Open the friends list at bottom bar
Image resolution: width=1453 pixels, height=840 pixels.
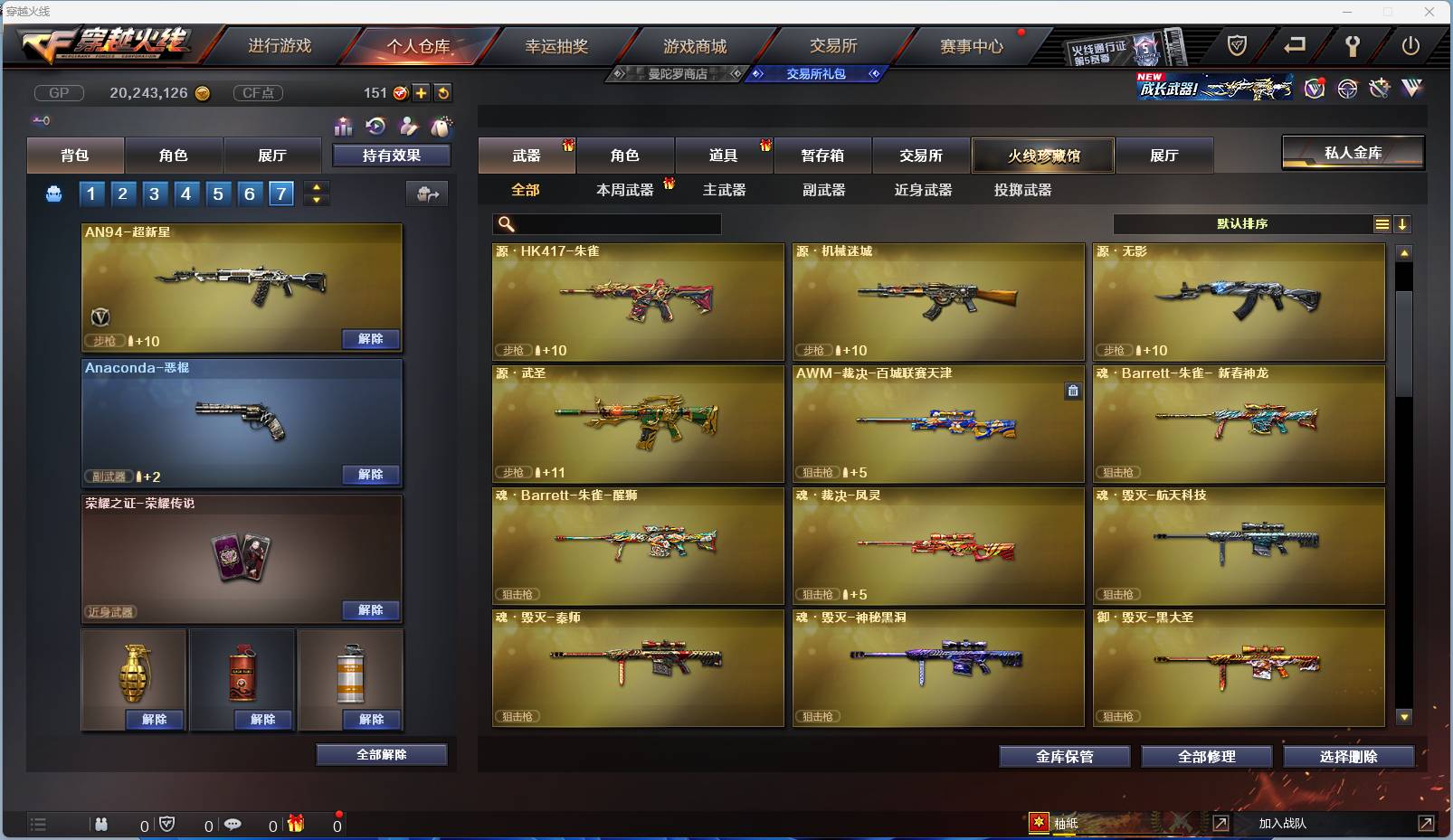click(102, 825)
